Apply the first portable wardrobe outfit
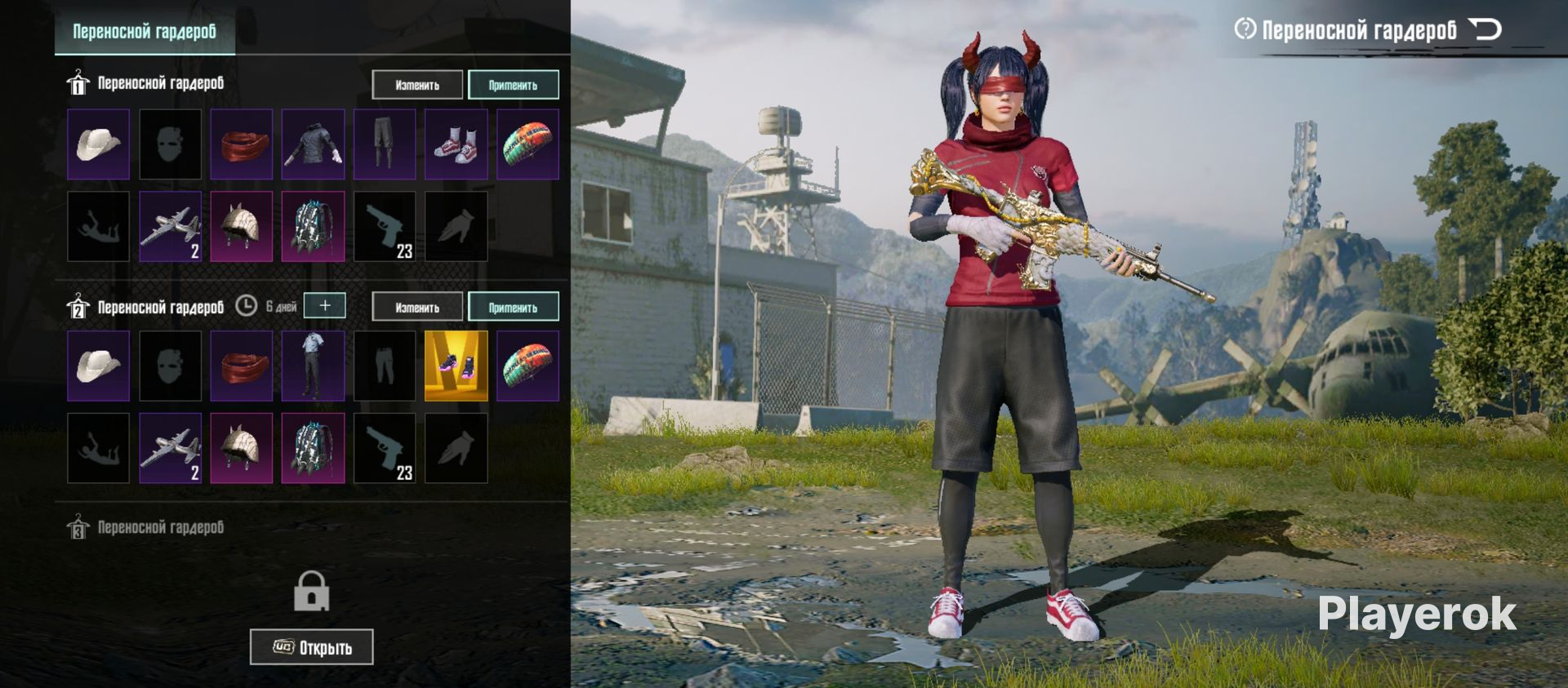 (513, 85)
